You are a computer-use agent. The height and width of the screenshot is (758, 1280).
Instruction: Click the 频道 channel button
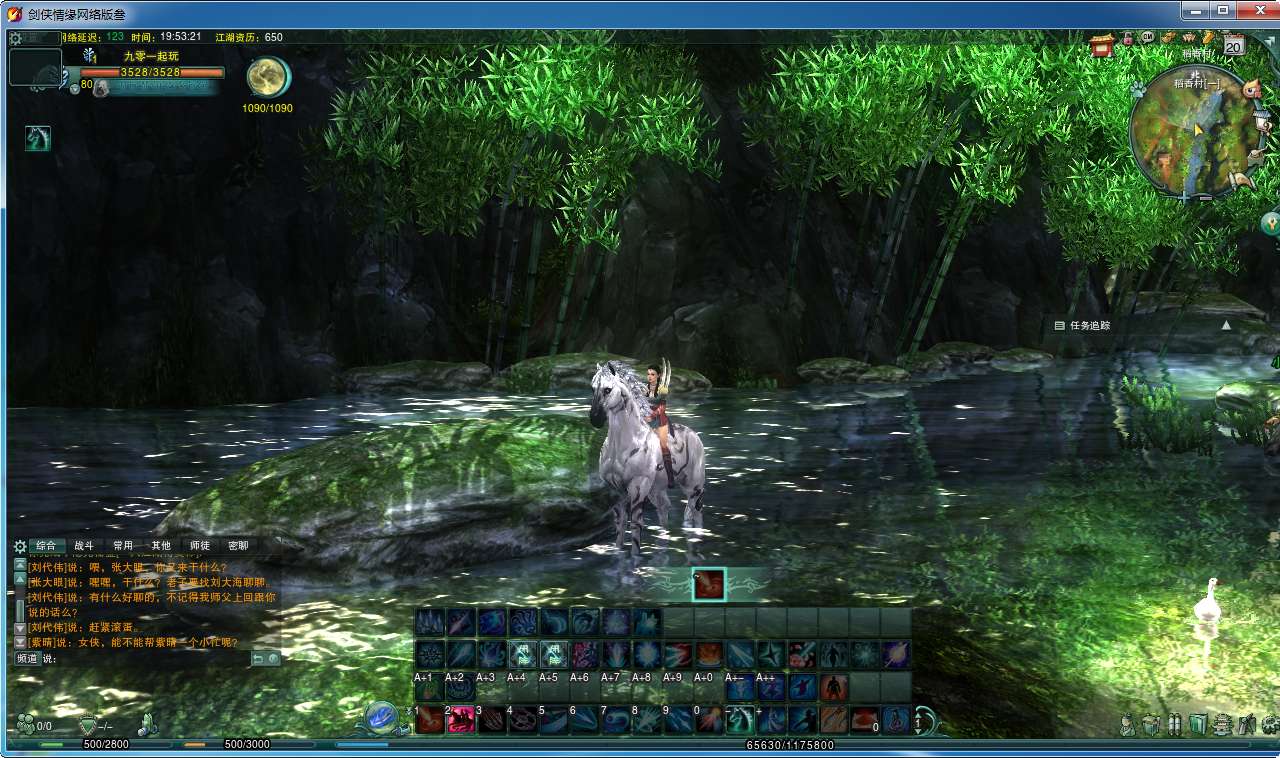tap(26, 659)
